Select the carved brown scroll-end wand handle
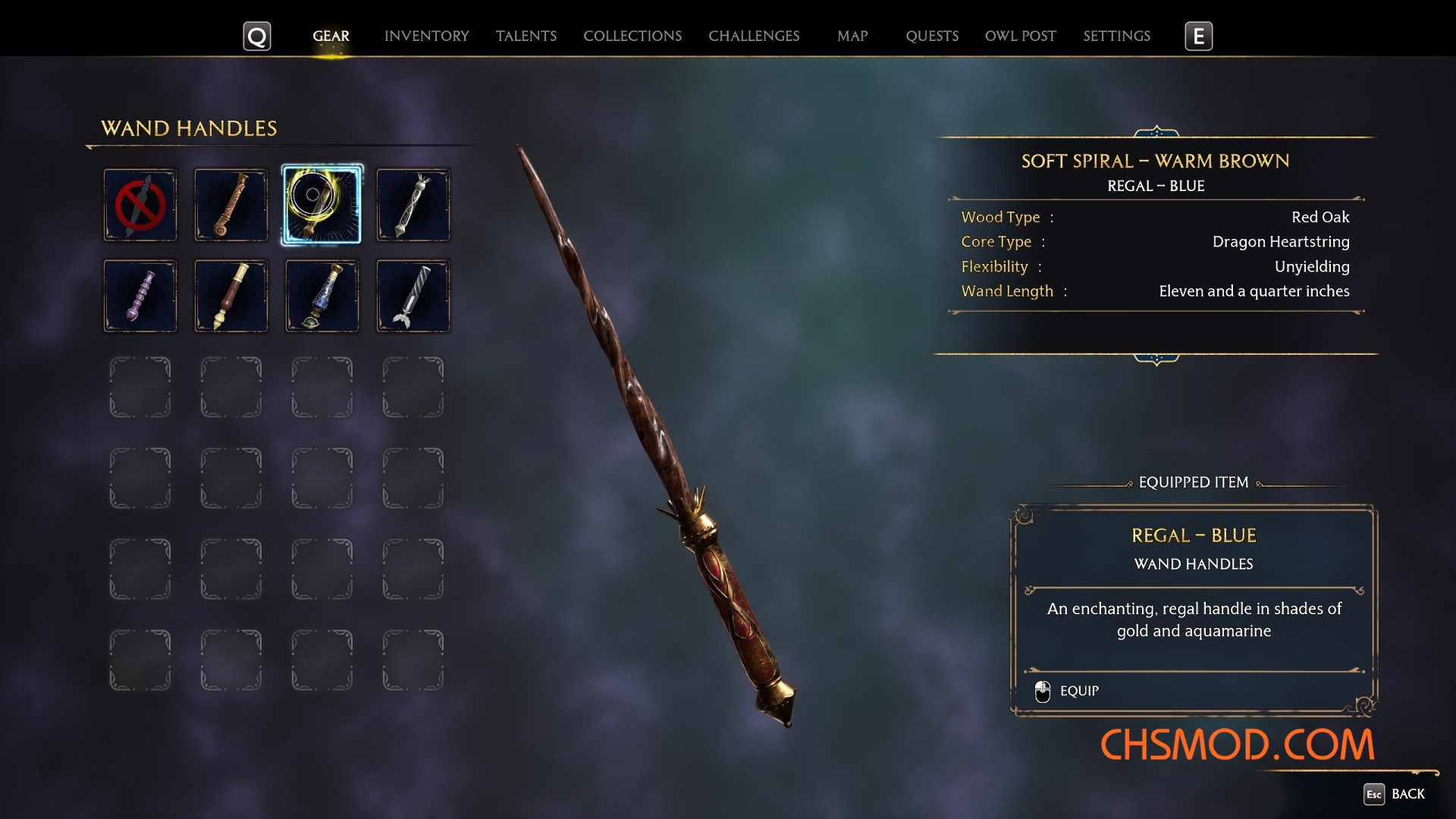The width and height of the screenshot is (1456, 819). point(231,205)
